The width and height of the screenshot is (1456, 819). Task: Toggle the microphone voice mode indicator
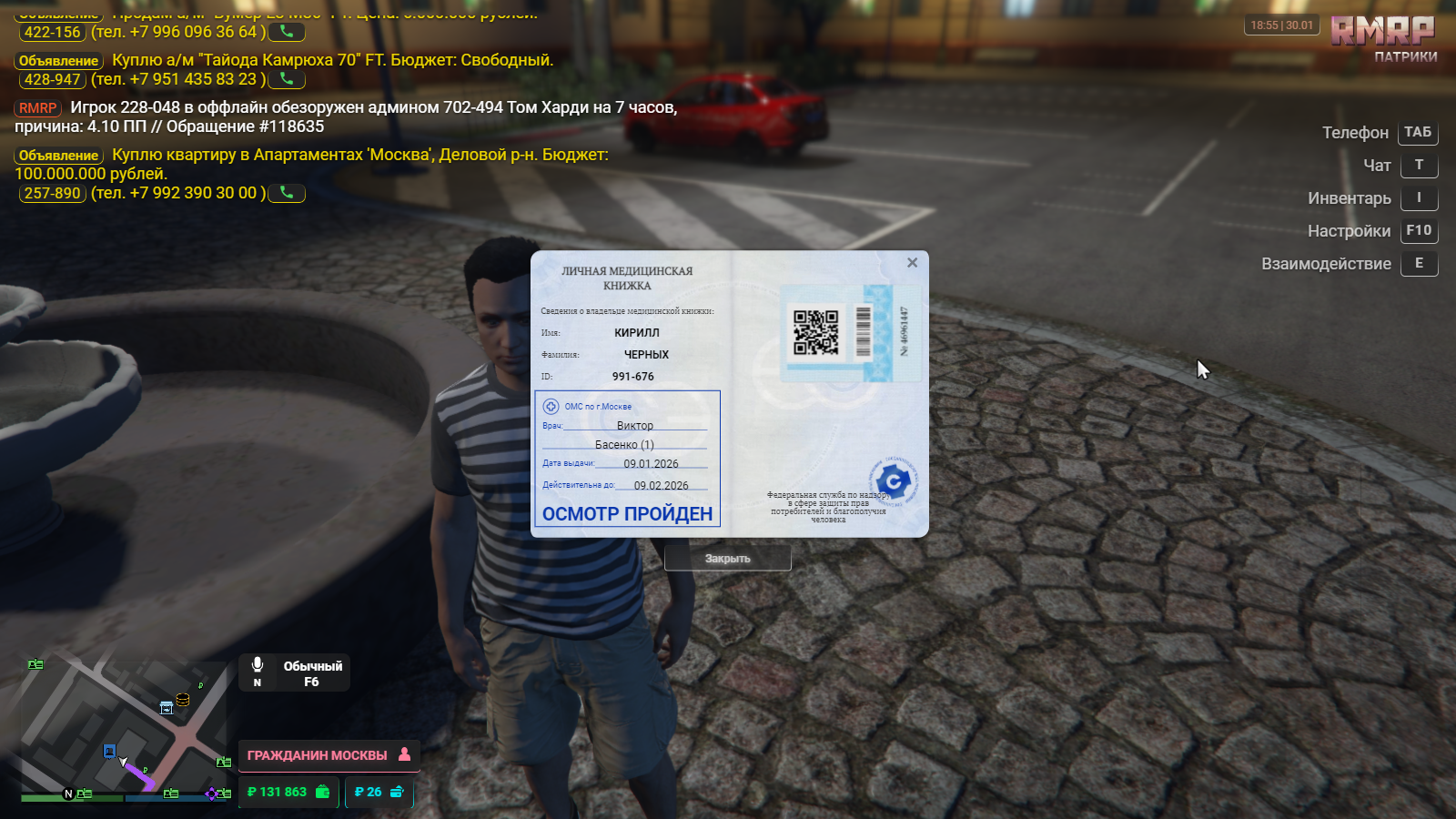pyautogui.click(x=258, y=672)
